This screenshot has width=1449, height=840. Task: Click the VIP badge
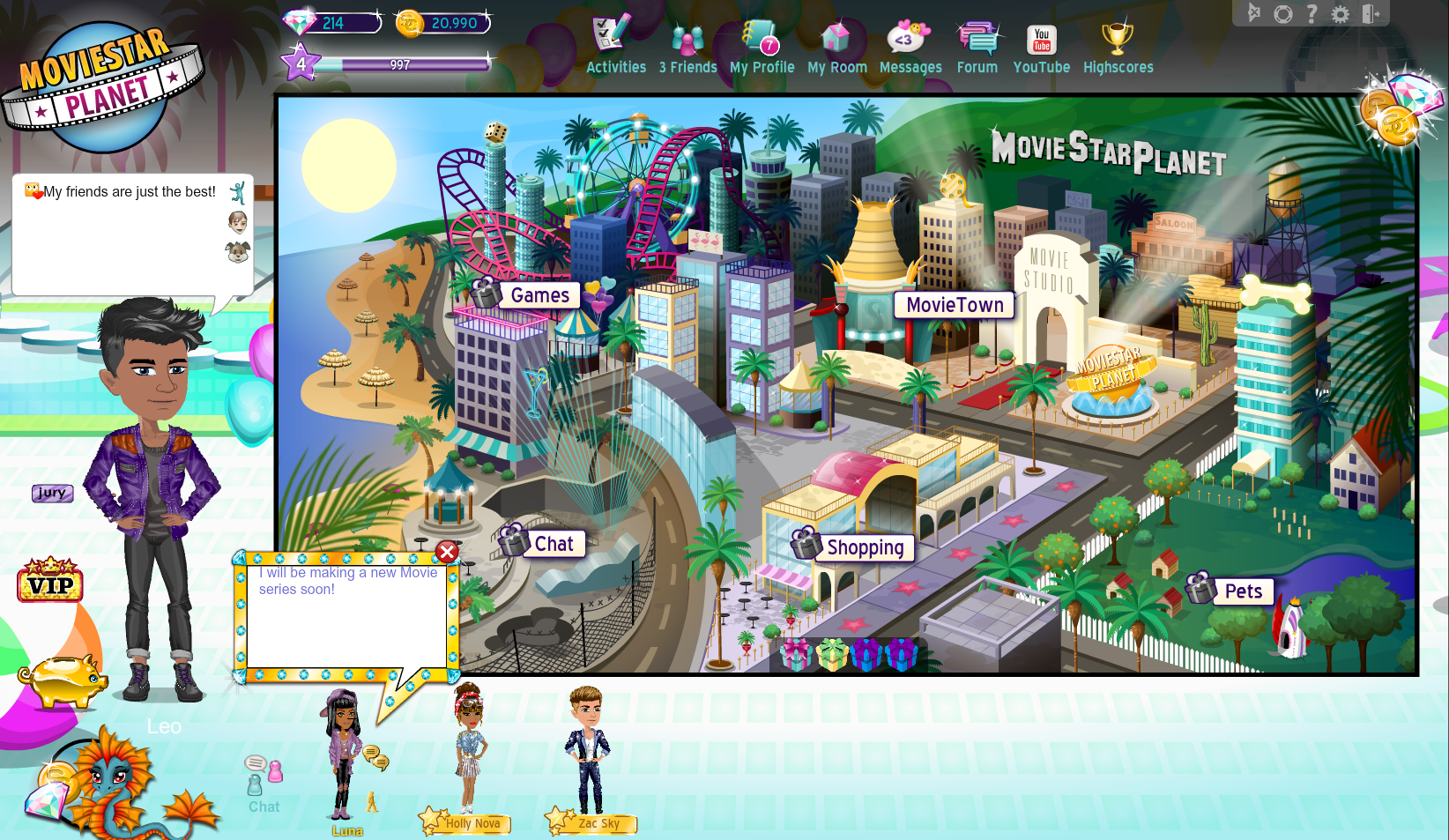pyautogui.click(x=50, y=581)
